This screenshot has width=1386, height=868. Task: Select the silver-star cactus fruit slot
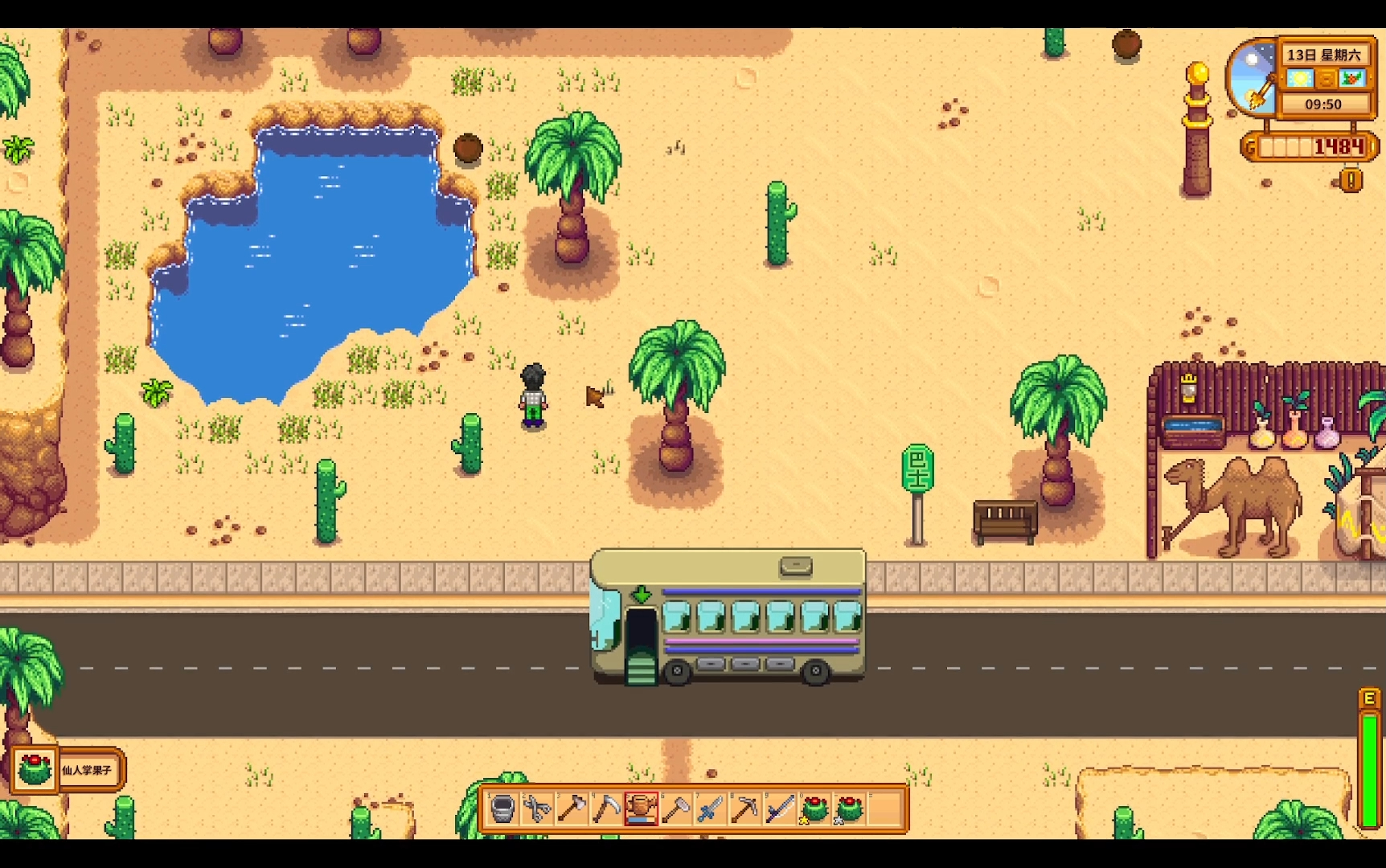click(x=850, y=809)
